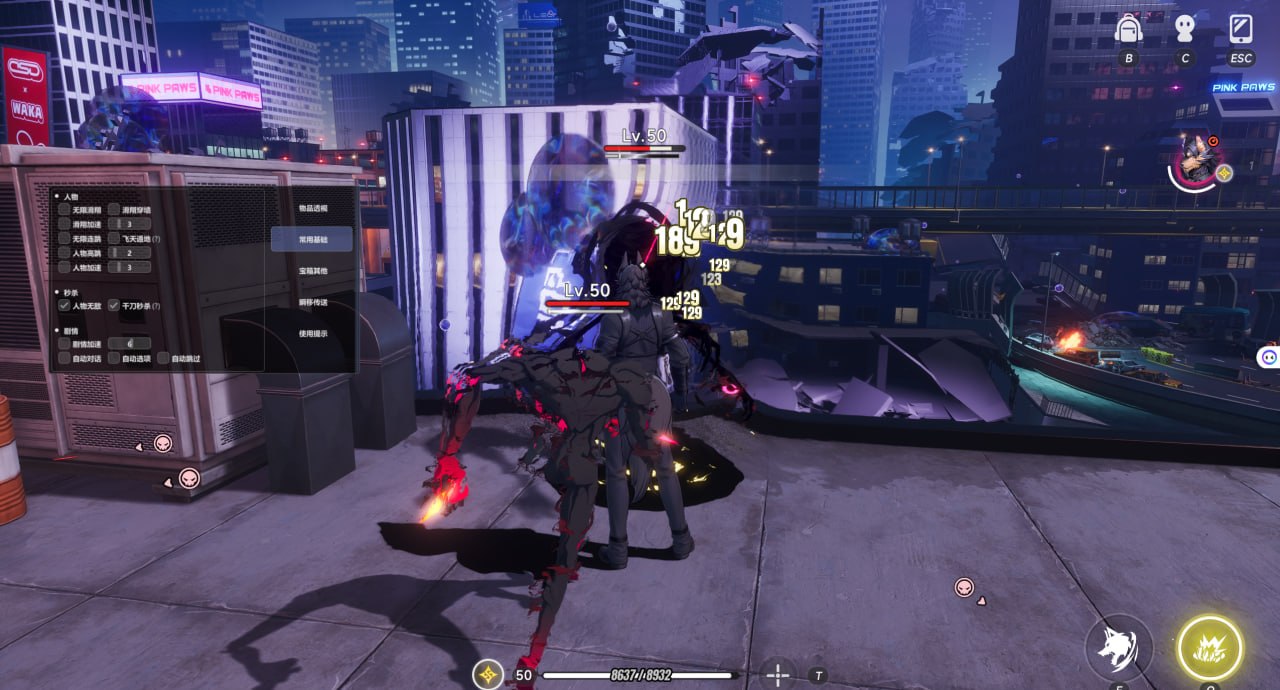Image resolution: width=1280 pixels, height=690 pixels.
Task: Open the phone menu icon
Action: point(1241,29)
